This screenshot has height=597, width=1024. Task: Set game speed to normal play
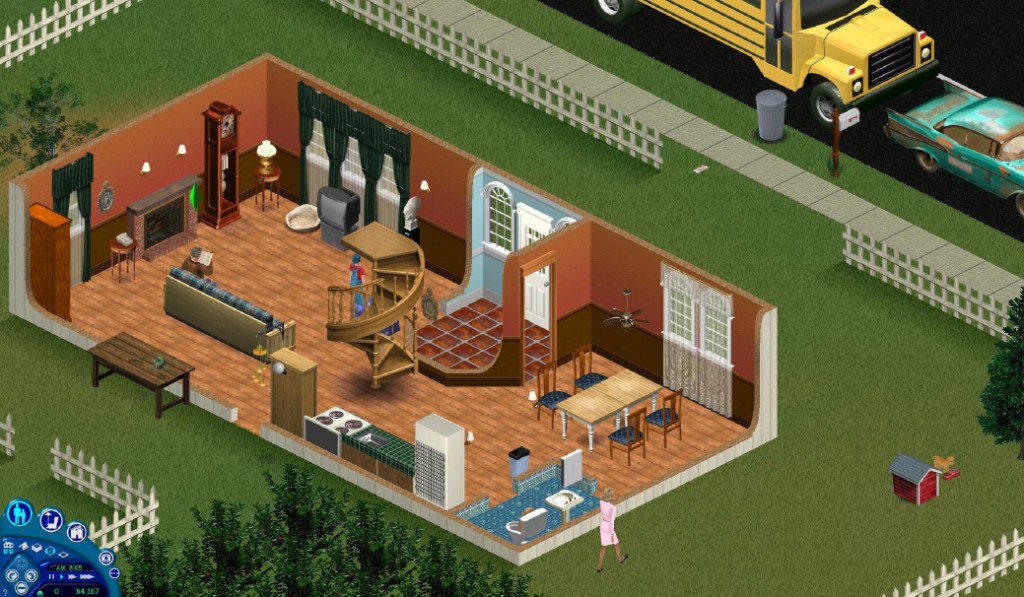coord(62,577)
